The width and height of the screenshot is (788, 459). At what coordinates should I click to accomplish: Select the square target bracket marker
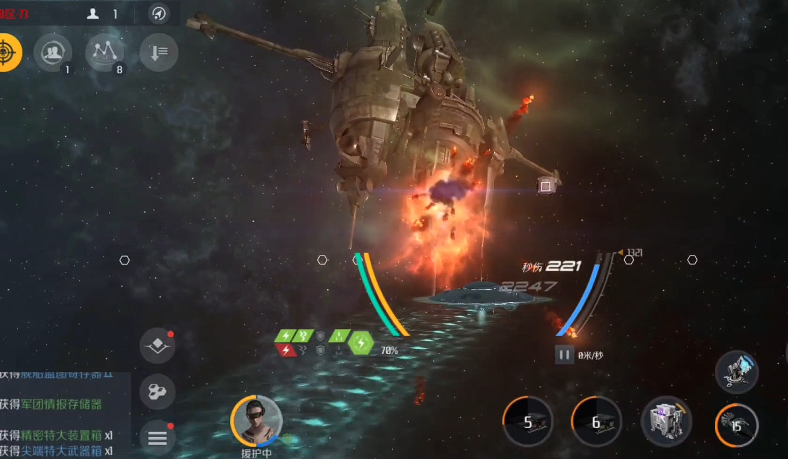click(545, 186)
